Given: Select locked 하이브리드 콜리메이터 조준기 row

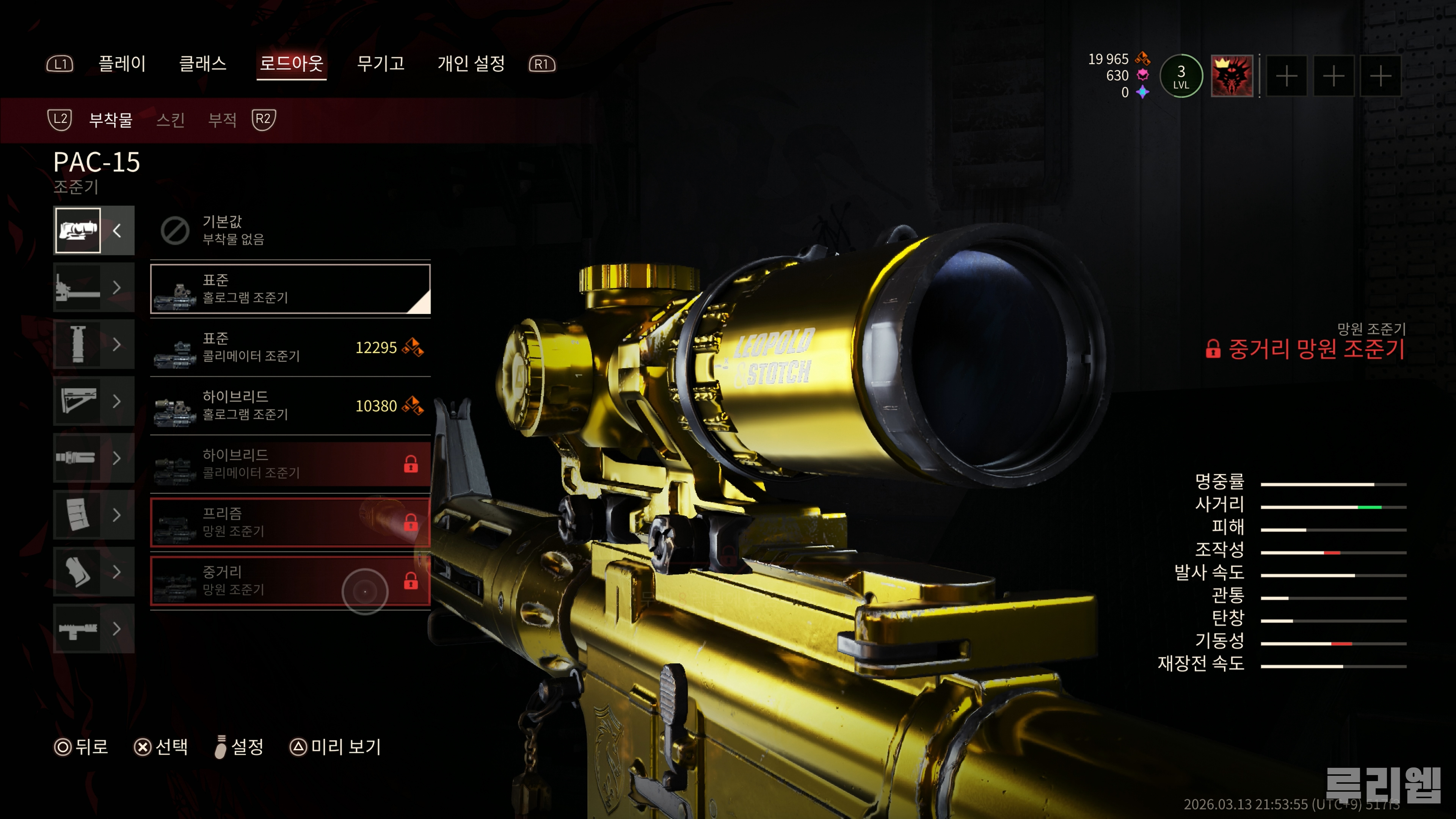Looking at the screenshot, I should pos(289,463).
